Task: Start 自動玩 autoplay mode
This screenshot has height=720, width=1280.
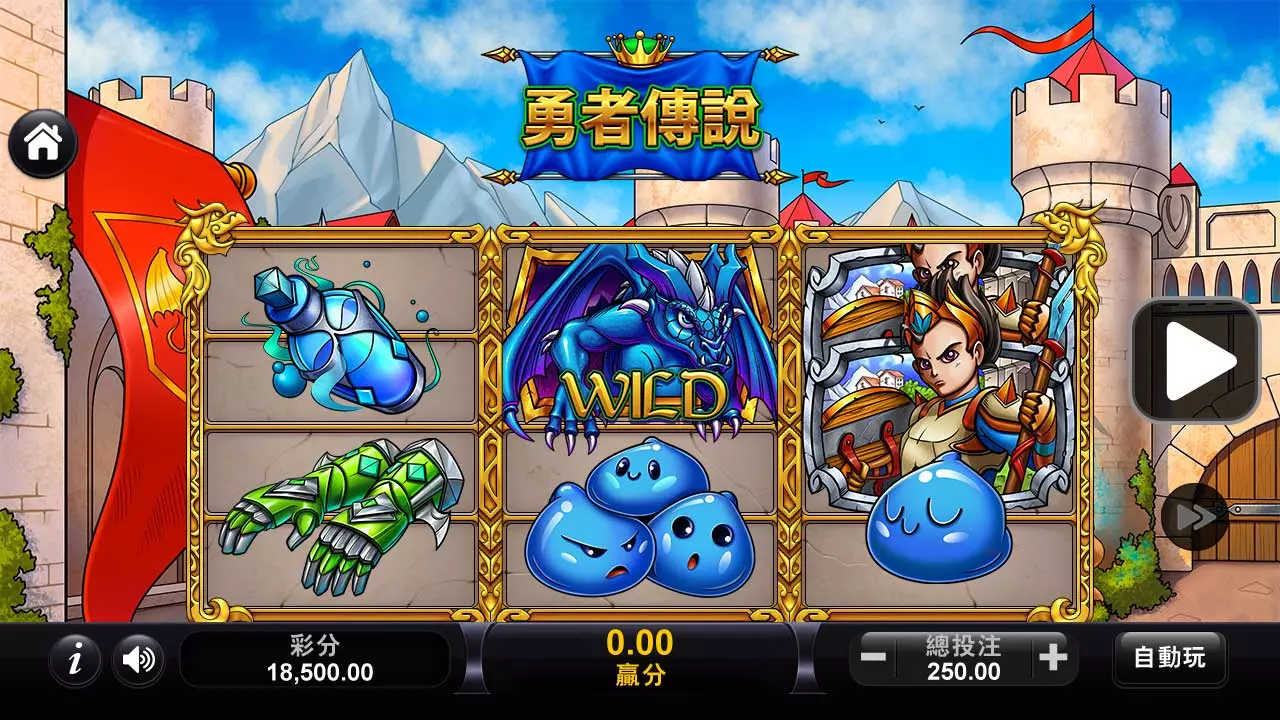Action: (x=1172, y=658)
